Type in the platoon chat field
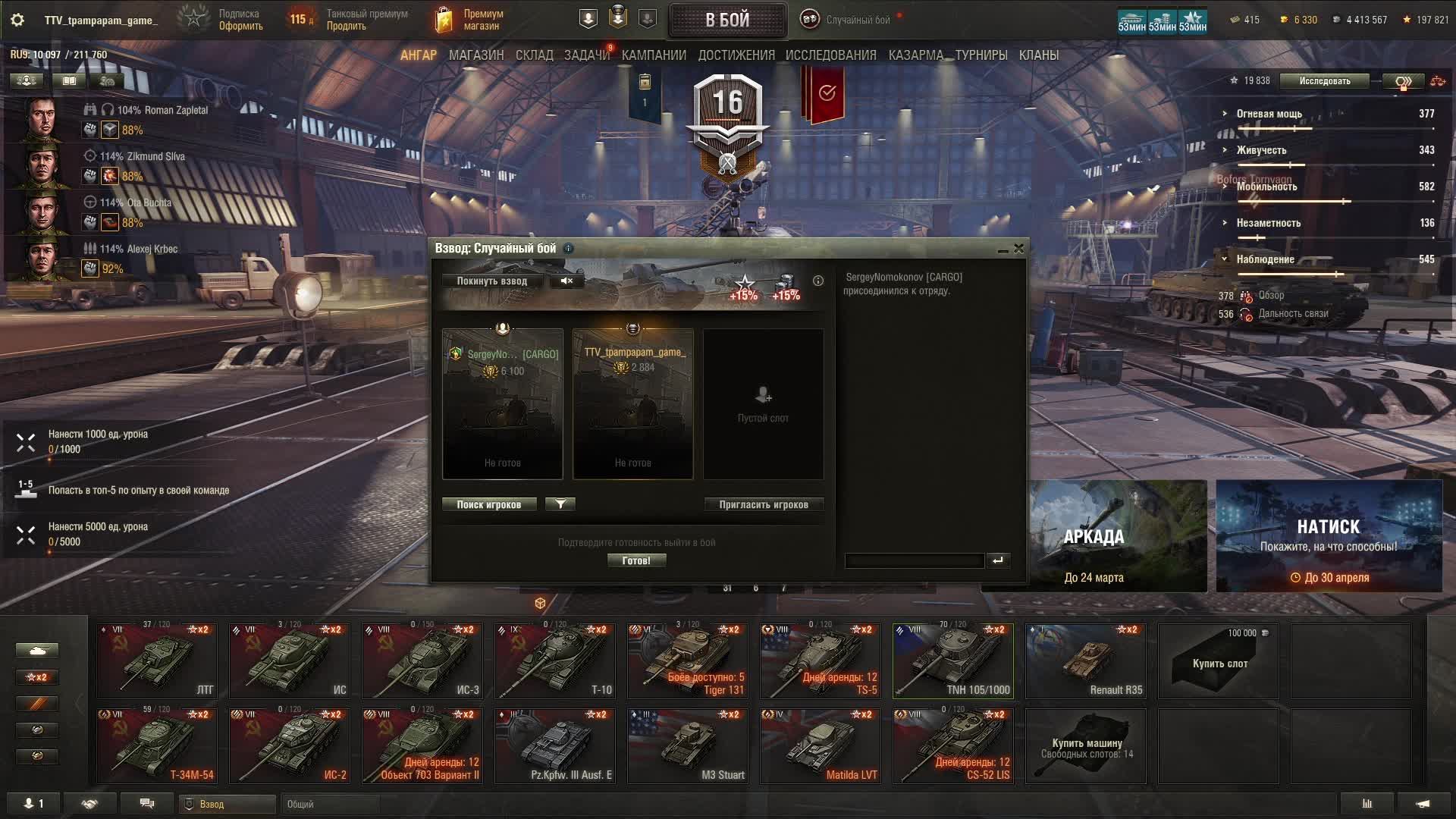The width and height of the screenshot is (1456, 819). [x=914, y=561]
